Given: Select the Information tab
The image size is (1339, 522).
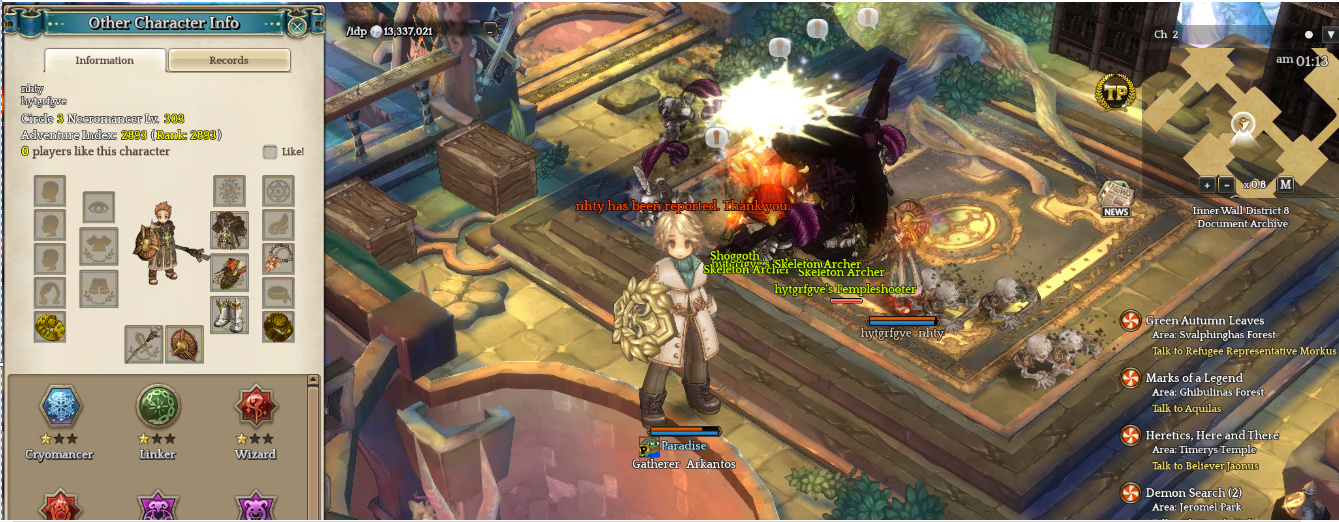Looking at the screenshot, I should click(x=105, y=60).
